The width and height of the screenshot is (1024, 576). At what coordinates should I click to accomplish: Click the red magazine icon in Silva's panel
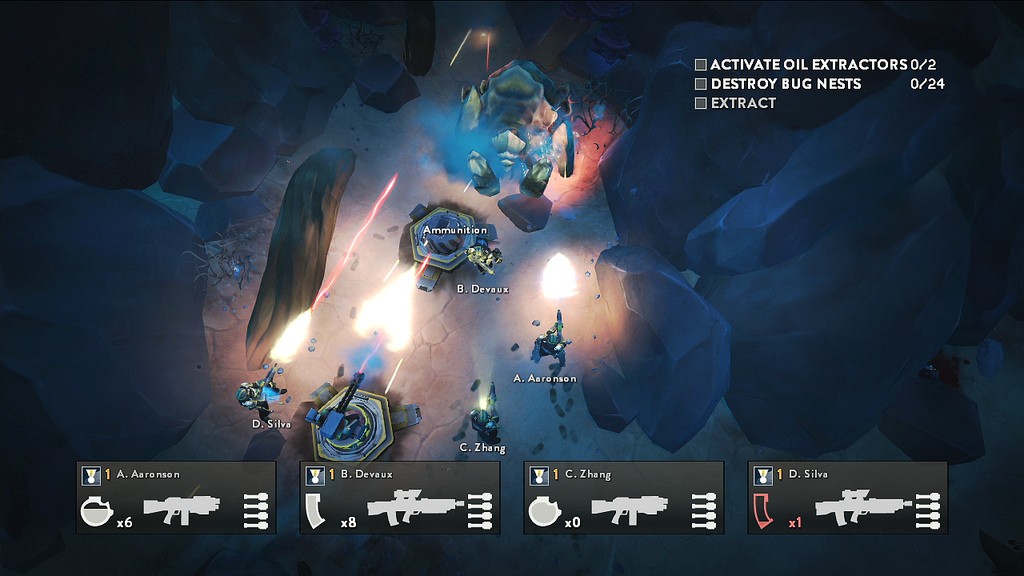(765, 511)
